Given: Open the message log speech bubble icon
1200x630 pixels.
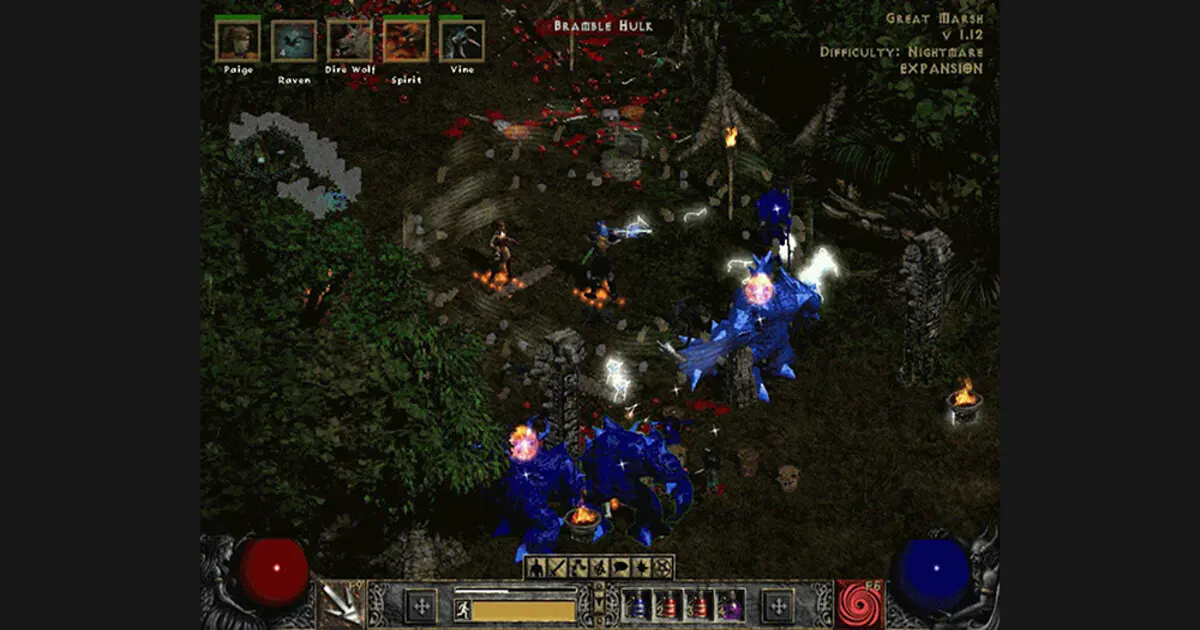Looking at the screenshot, I should (x=619, y=568).
